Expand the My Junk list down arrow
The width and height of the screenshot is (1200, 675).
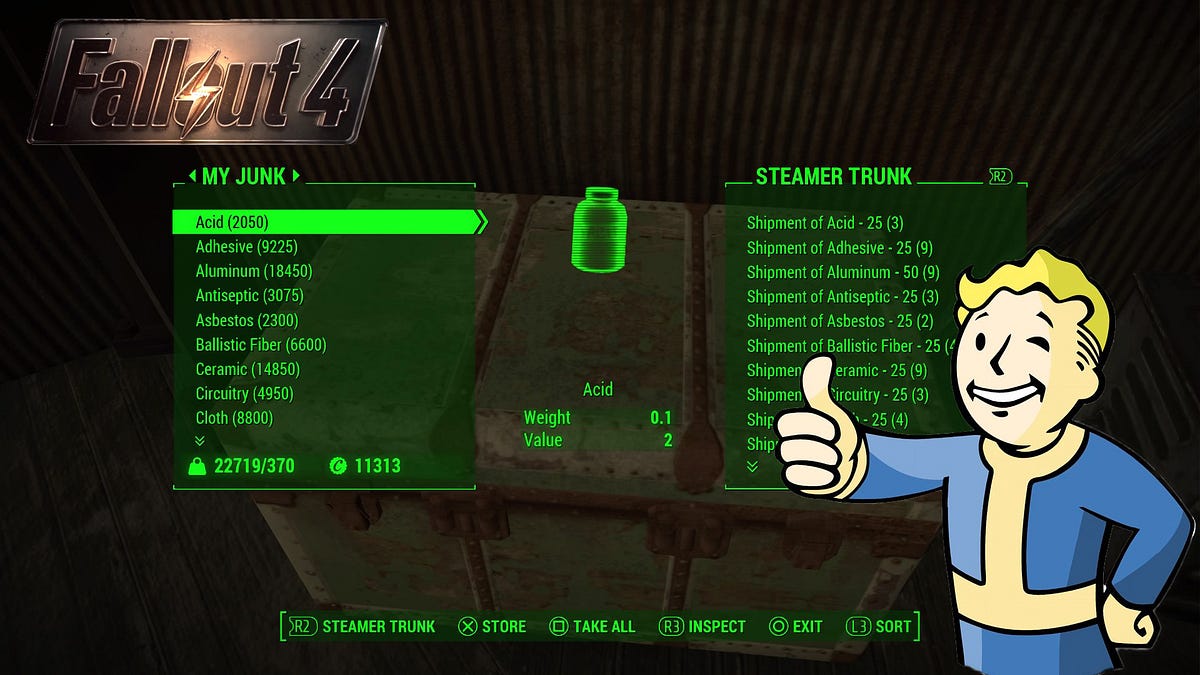click(x=200, y=441)
